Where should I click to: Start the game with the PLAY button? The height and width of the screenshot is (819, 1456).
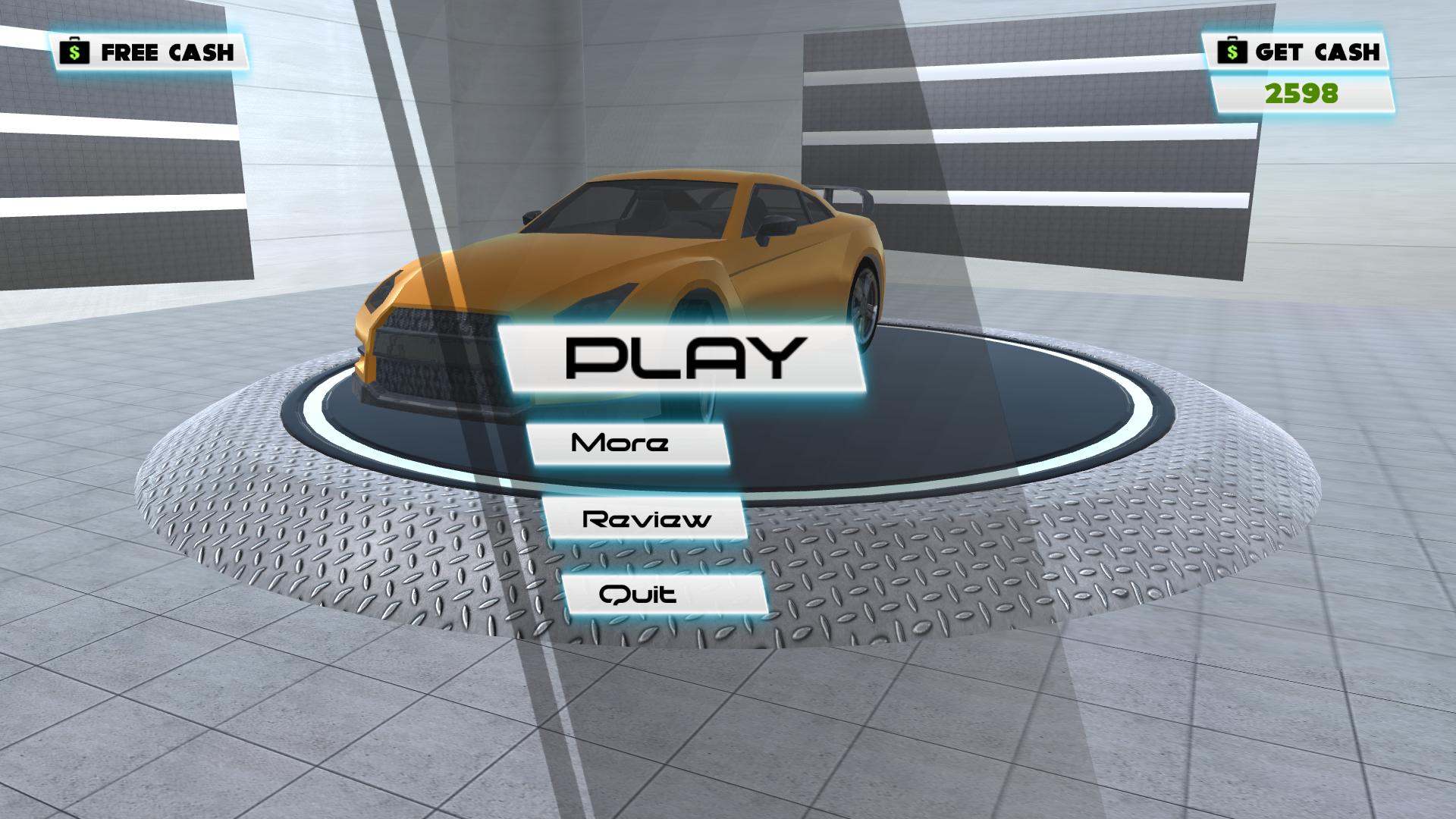(684, 357)
